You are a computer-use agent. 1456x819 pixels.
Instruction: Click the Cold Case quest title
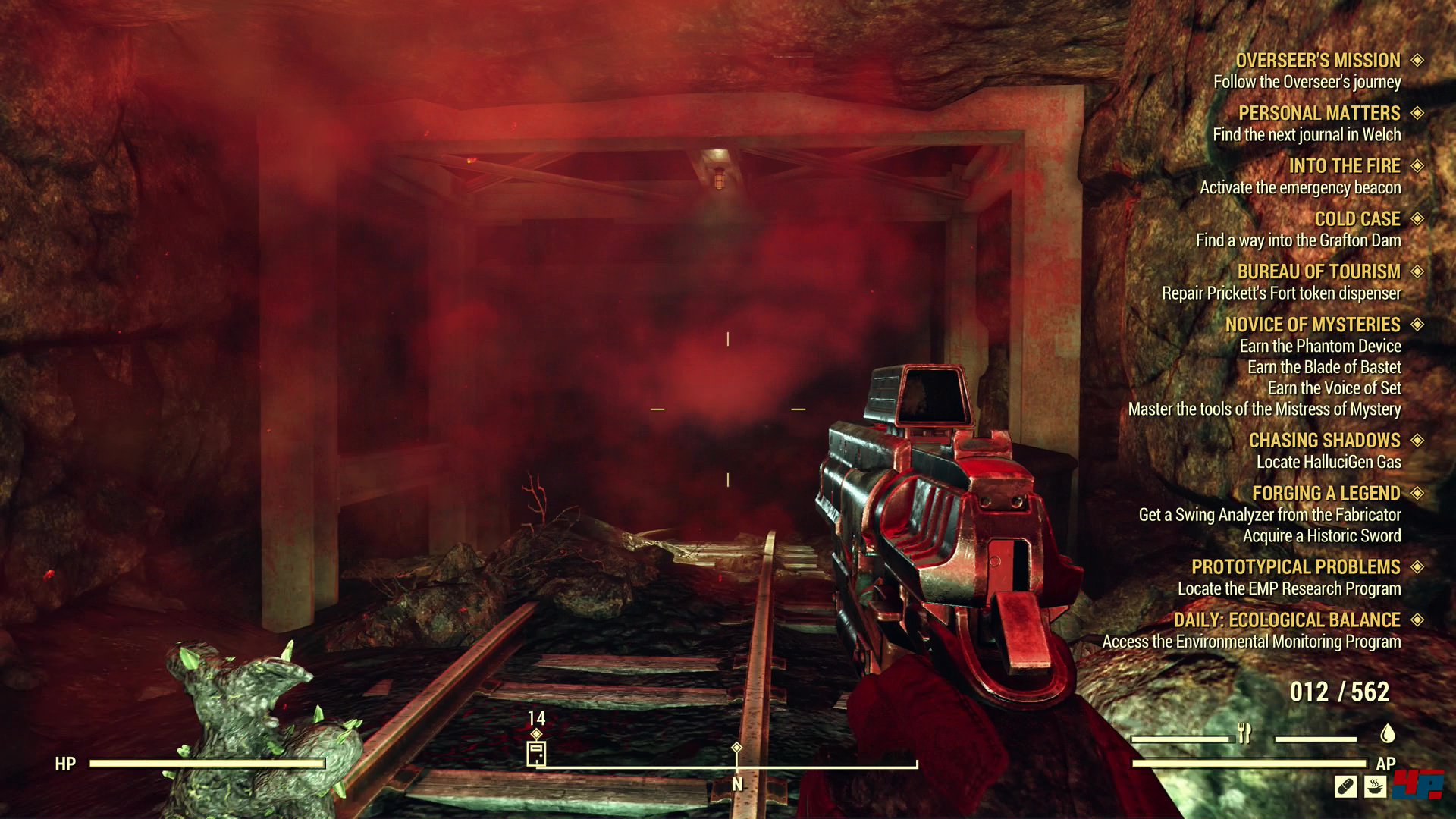coord(1357,219)
